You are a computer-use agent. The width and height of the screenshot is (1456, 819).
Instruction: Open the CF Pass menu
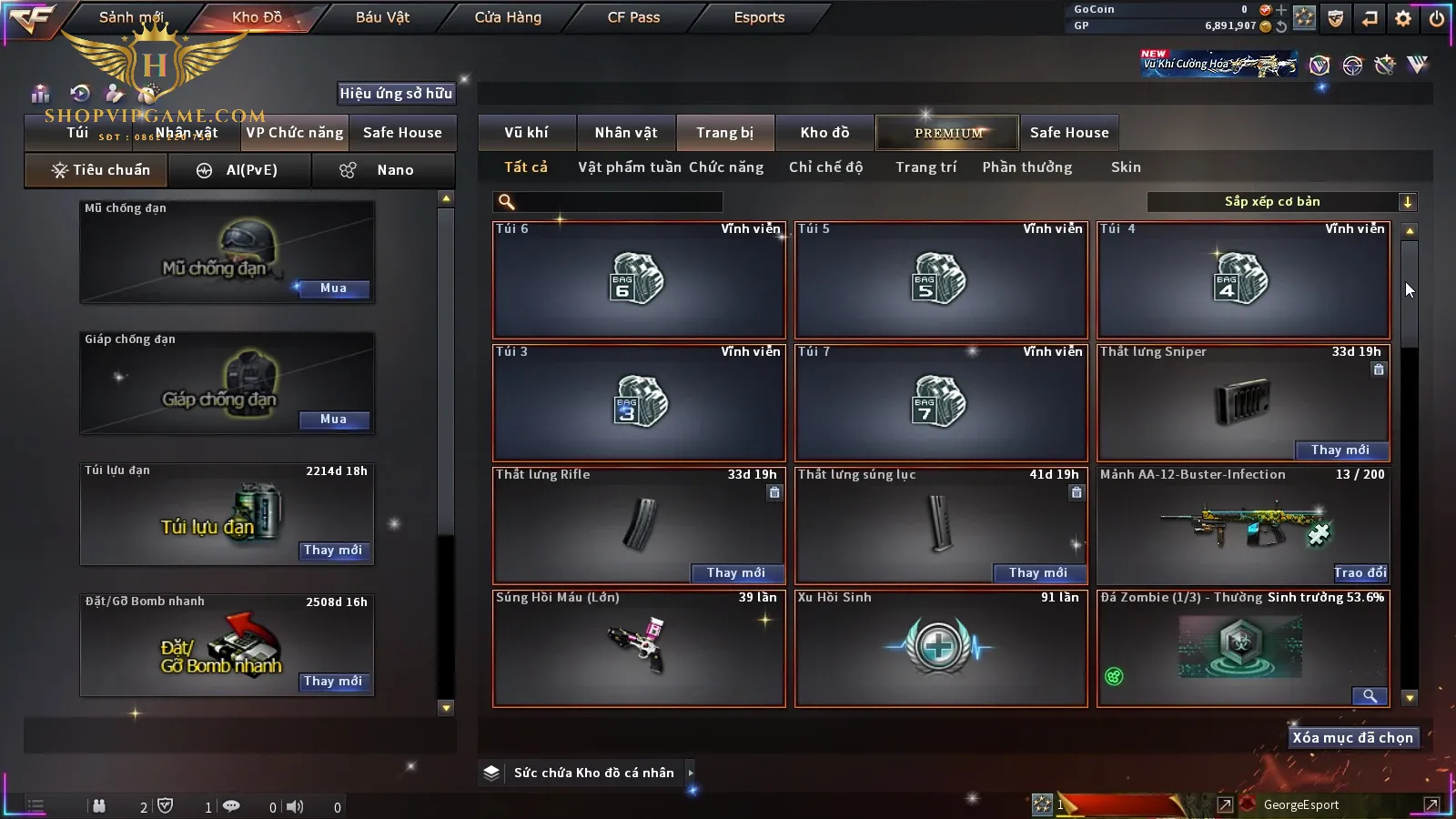[x=633, y=17]
